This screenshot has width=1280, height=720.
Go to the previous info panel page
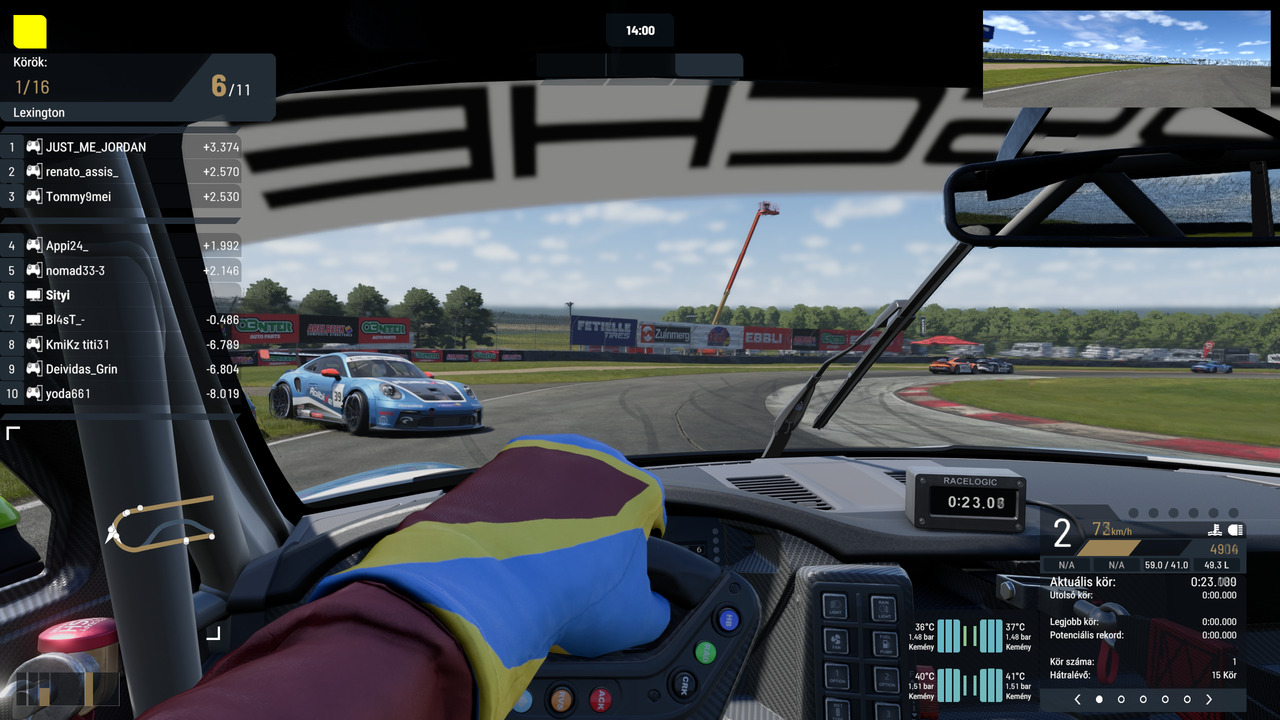1077,700
